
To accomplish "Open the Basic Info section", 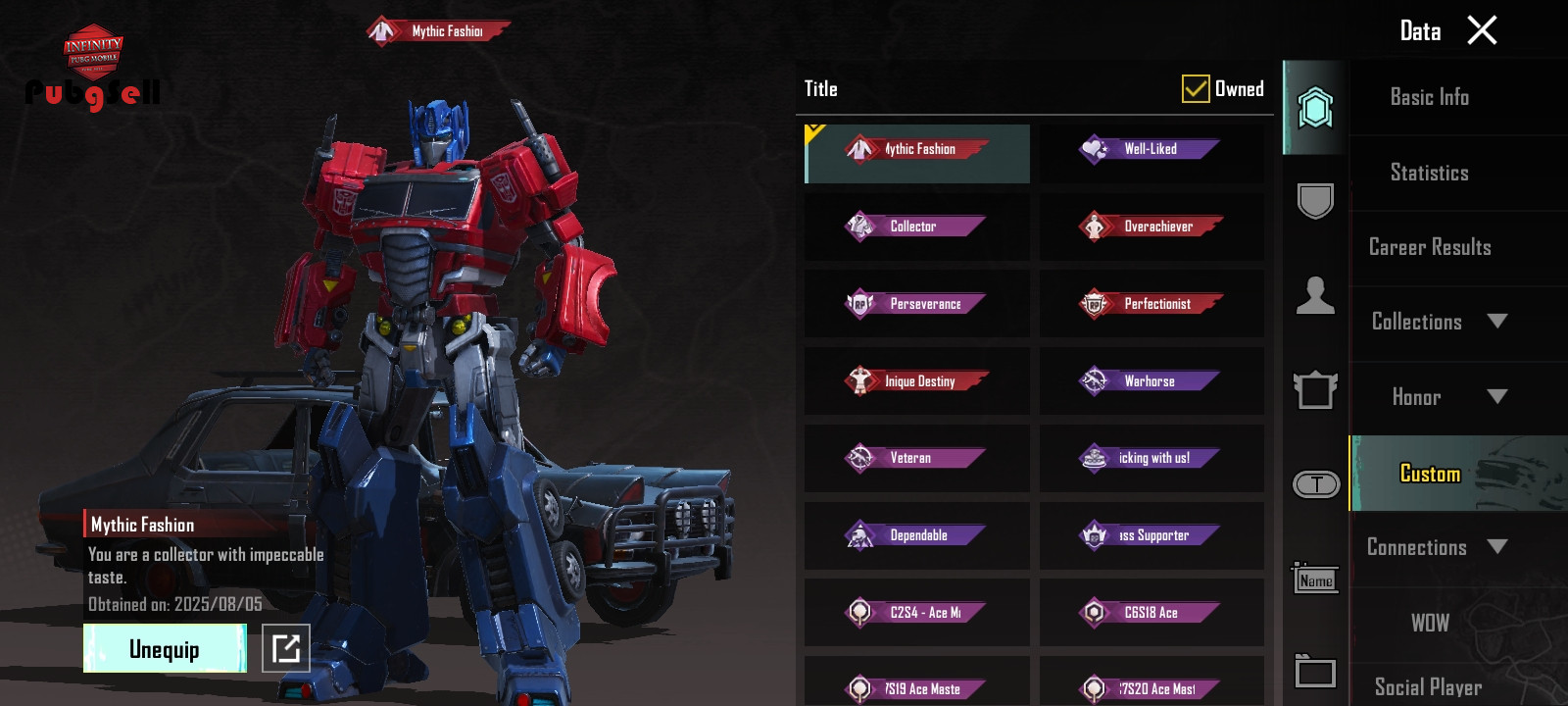I will tap(1429, 97).
